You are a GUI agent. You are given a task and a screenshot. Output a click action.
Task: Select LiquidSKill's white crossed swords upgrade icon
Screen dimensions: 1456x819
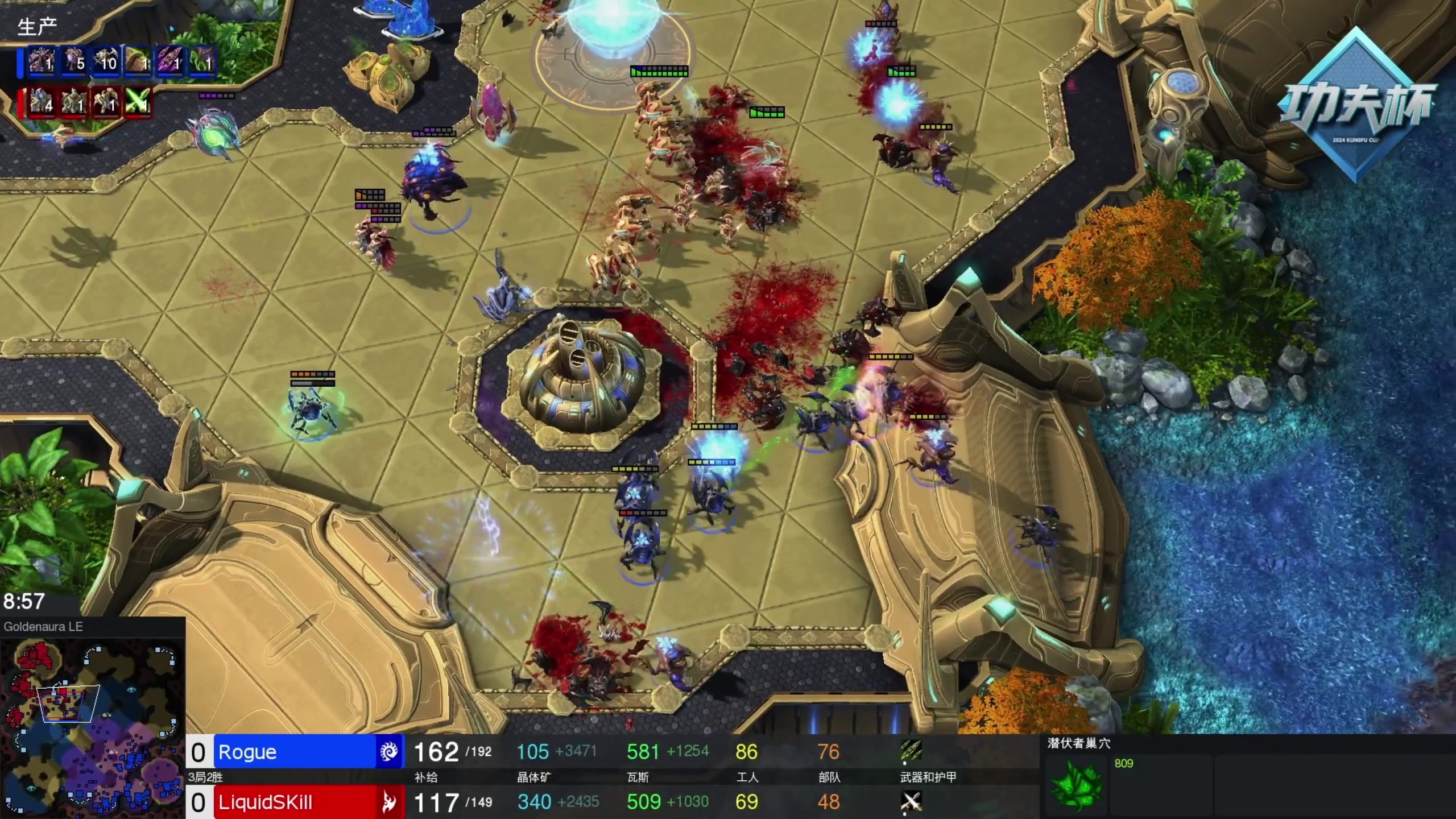911,801
